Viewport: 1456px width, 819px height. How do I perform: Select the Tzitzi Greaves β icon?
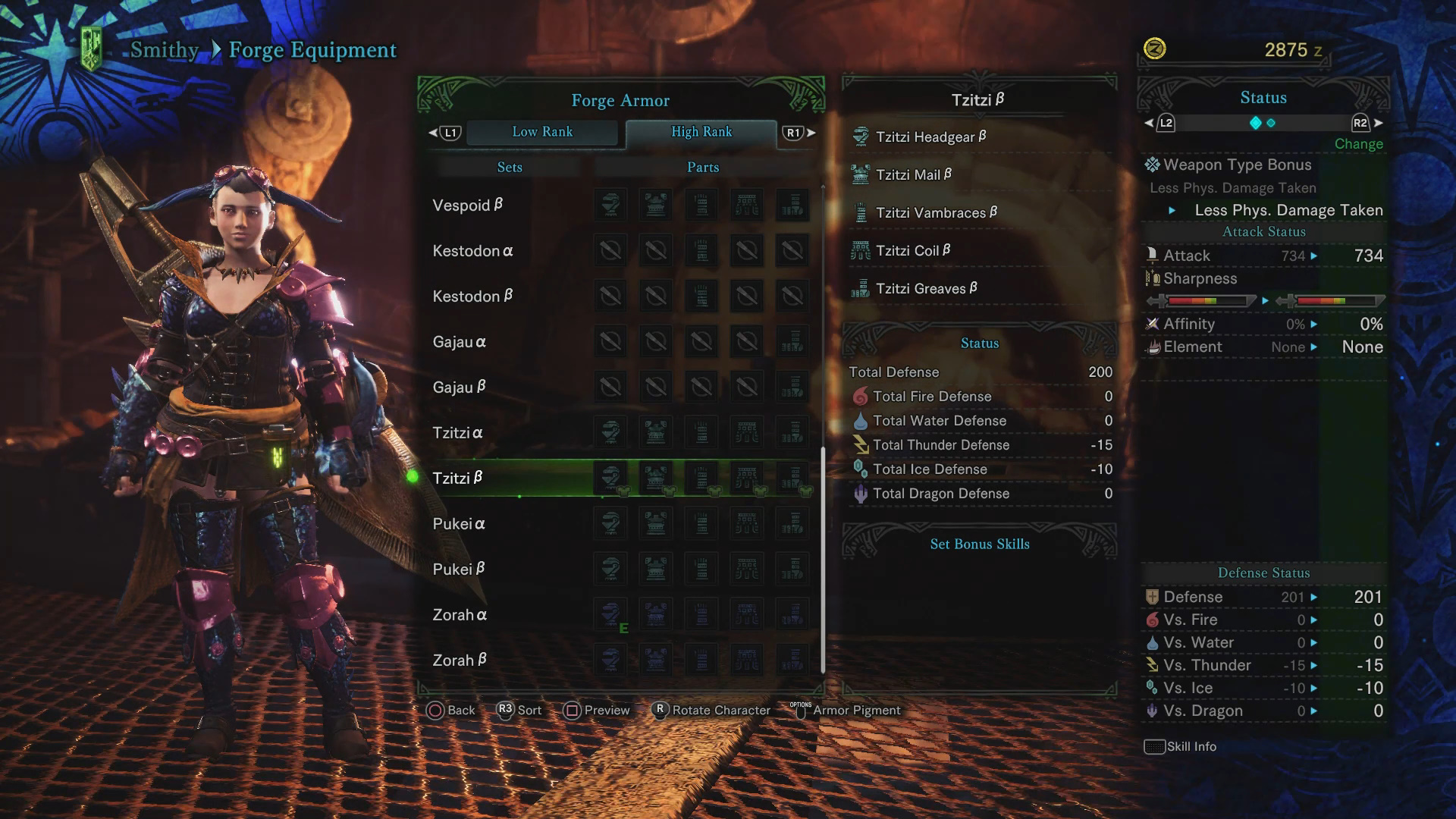(x=861, y=288)
